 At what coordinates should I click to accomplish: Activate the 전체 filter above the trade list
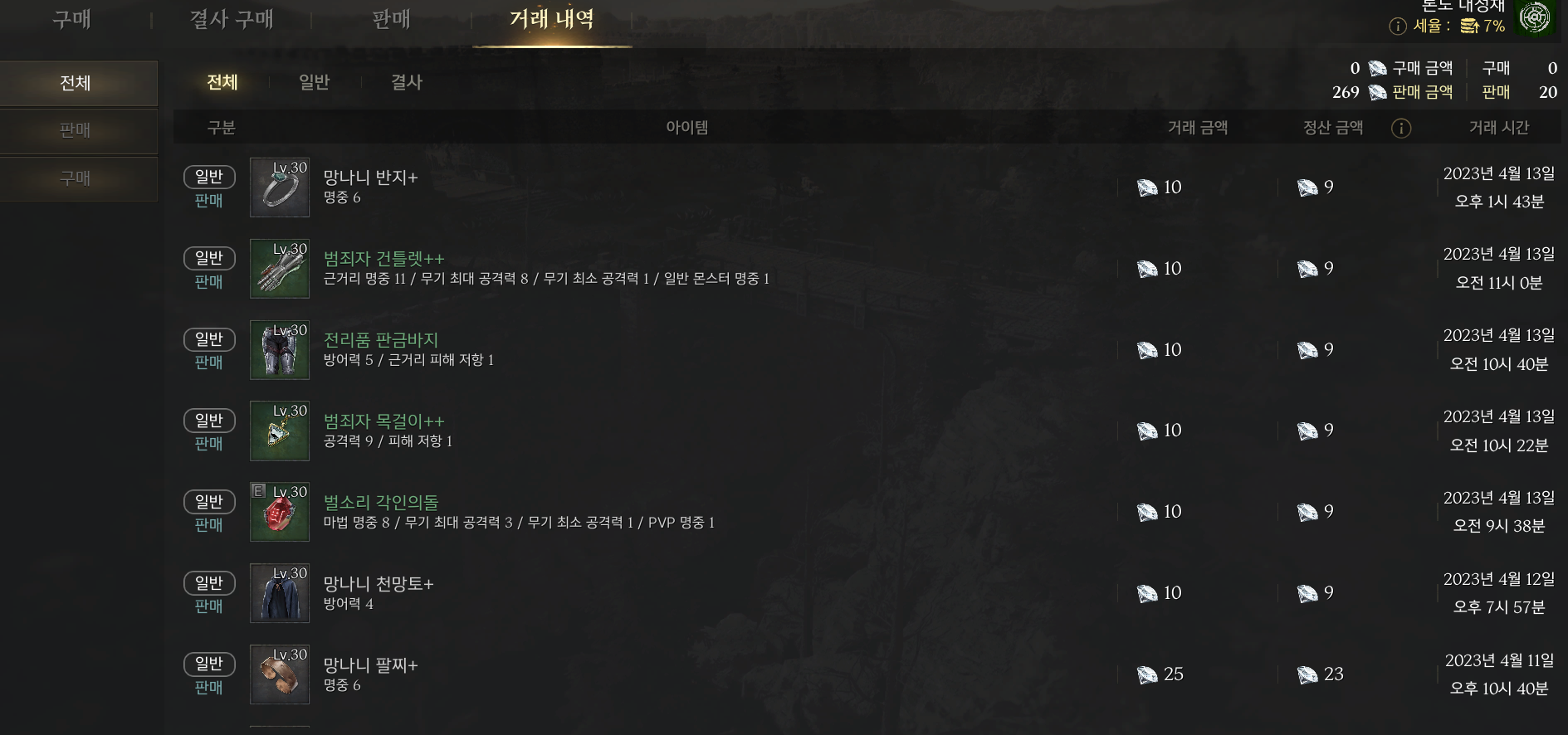coord(221,82)
